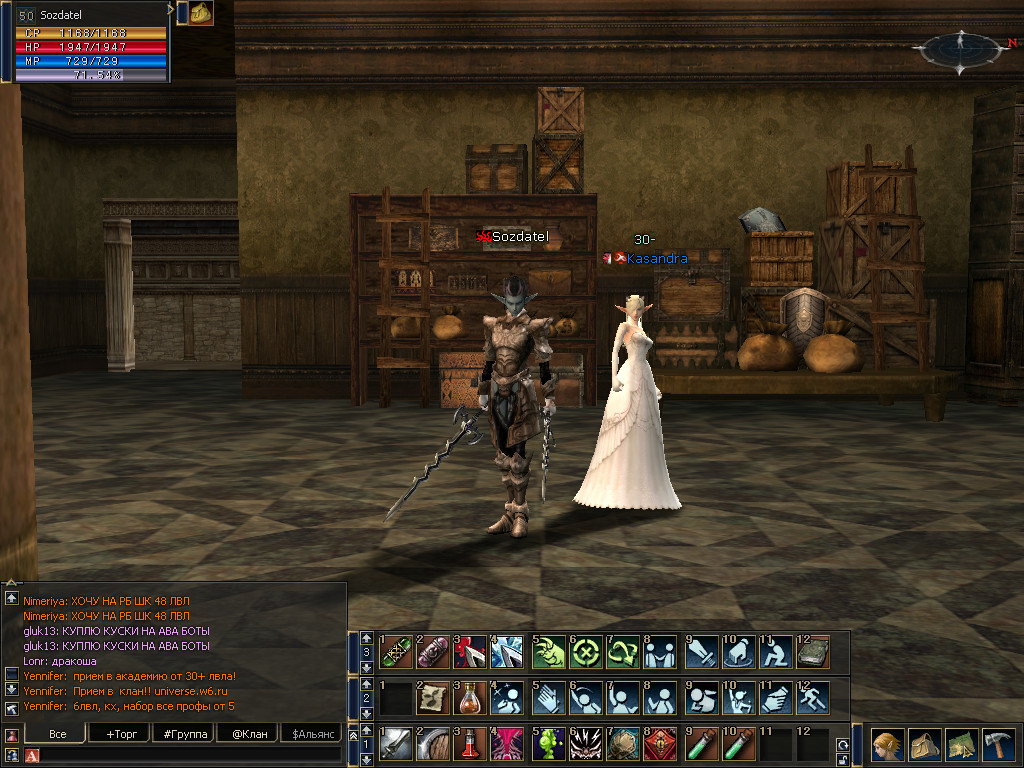Screen dimensions: 1024x768
Task: Open the $Альянс chat tab
Action: [311, 734]
